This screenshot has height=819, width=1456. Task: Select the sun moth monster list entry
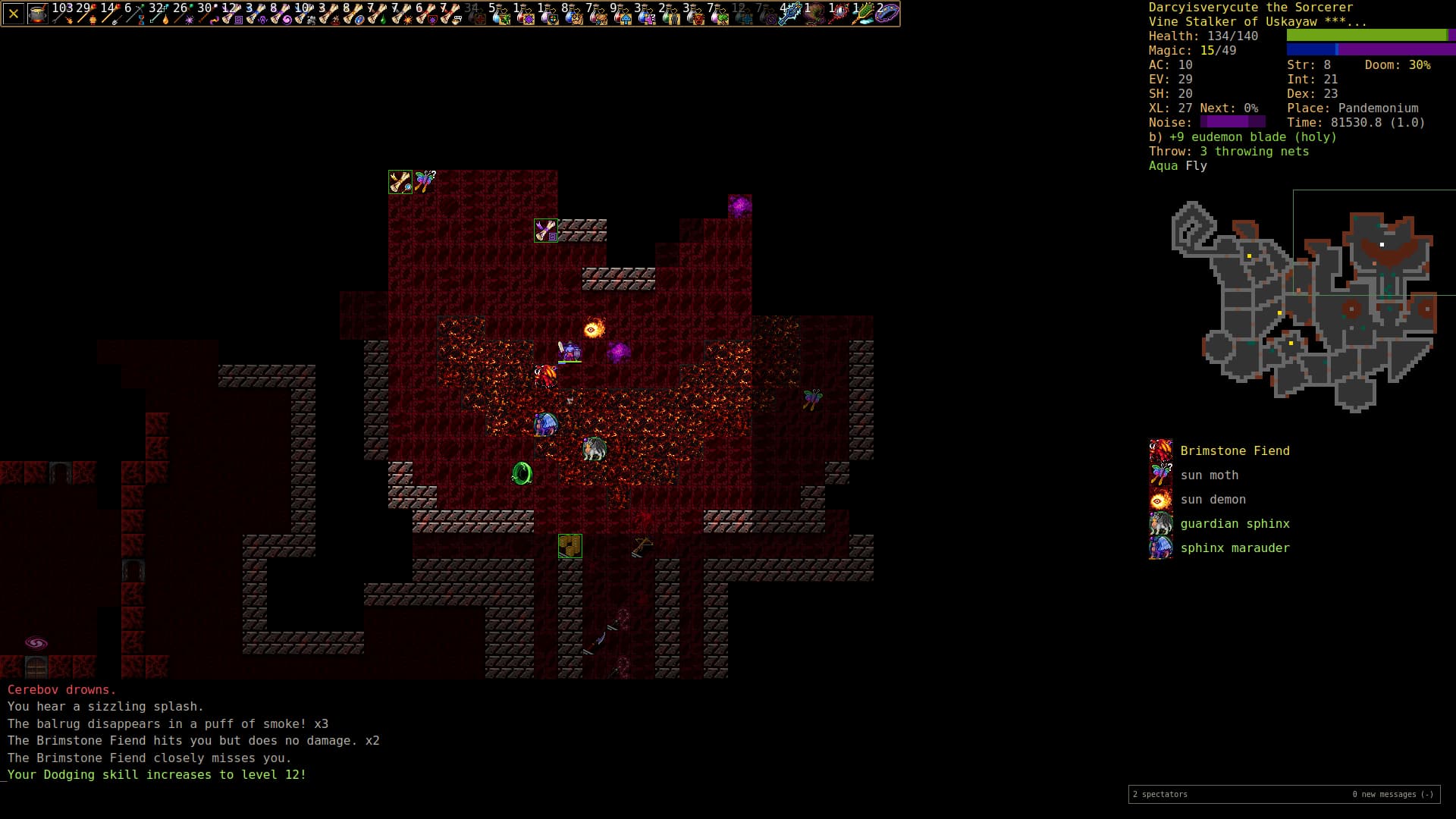1209,475
